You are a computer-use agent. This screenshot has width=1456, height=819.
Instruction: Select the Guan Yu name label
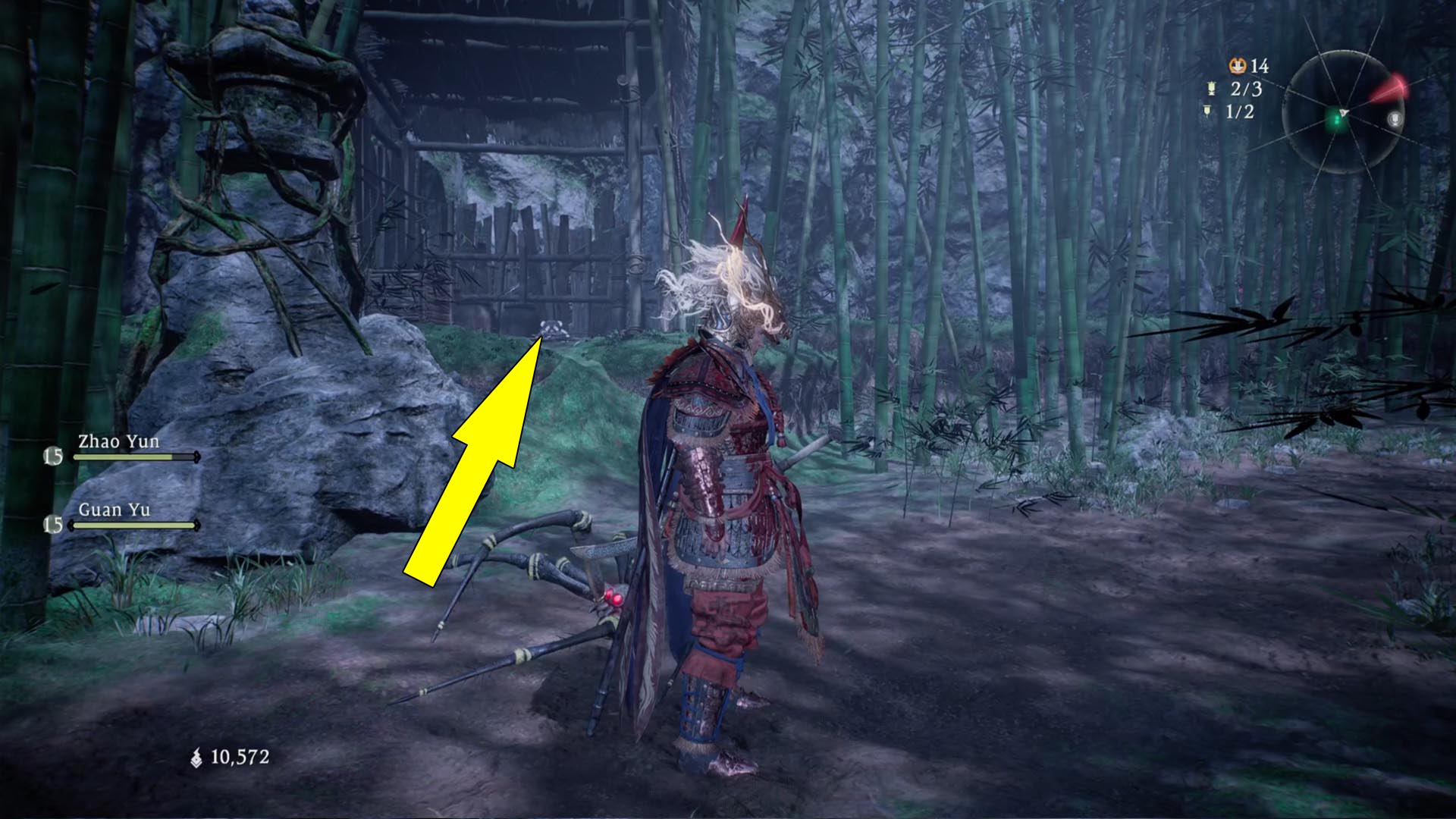(x=114, y=510)
